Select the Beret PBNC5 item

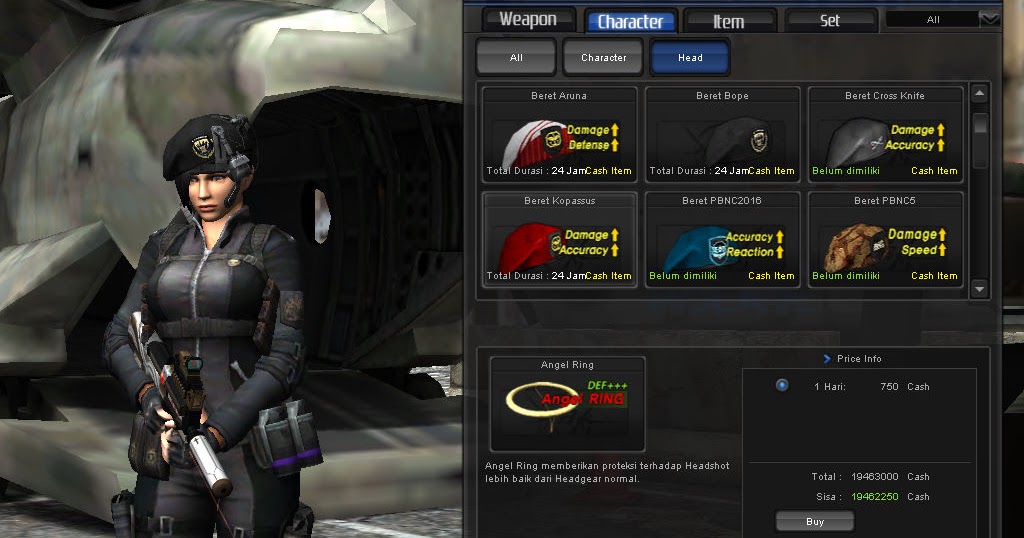[885, 240]
